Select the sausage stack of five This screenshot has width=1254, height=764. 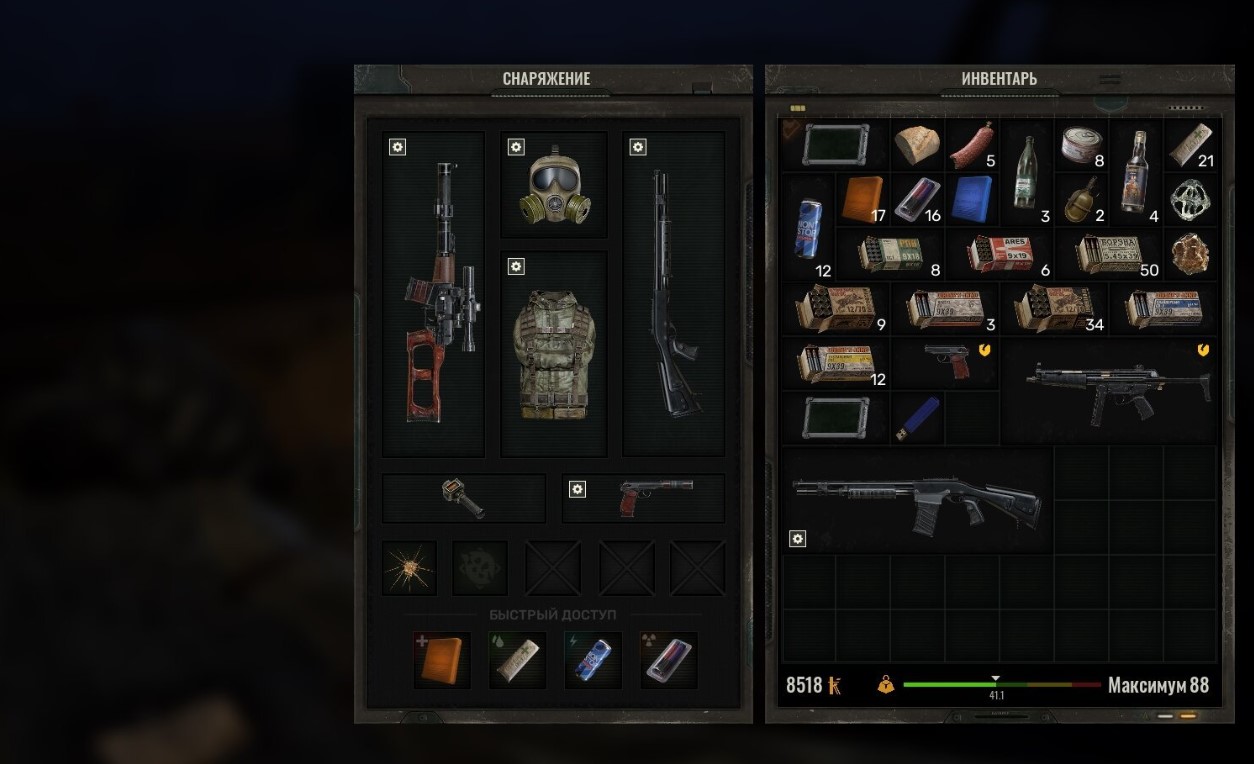[972, 146]
